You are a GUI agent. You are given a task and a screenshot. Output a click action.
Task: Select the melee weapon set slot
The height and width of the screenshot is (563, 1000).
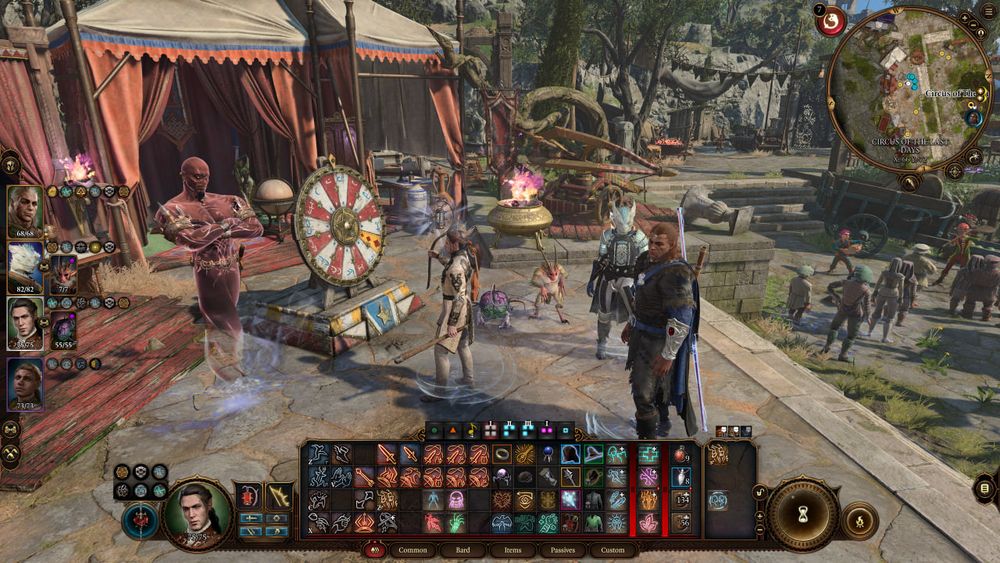coord(249,496)
